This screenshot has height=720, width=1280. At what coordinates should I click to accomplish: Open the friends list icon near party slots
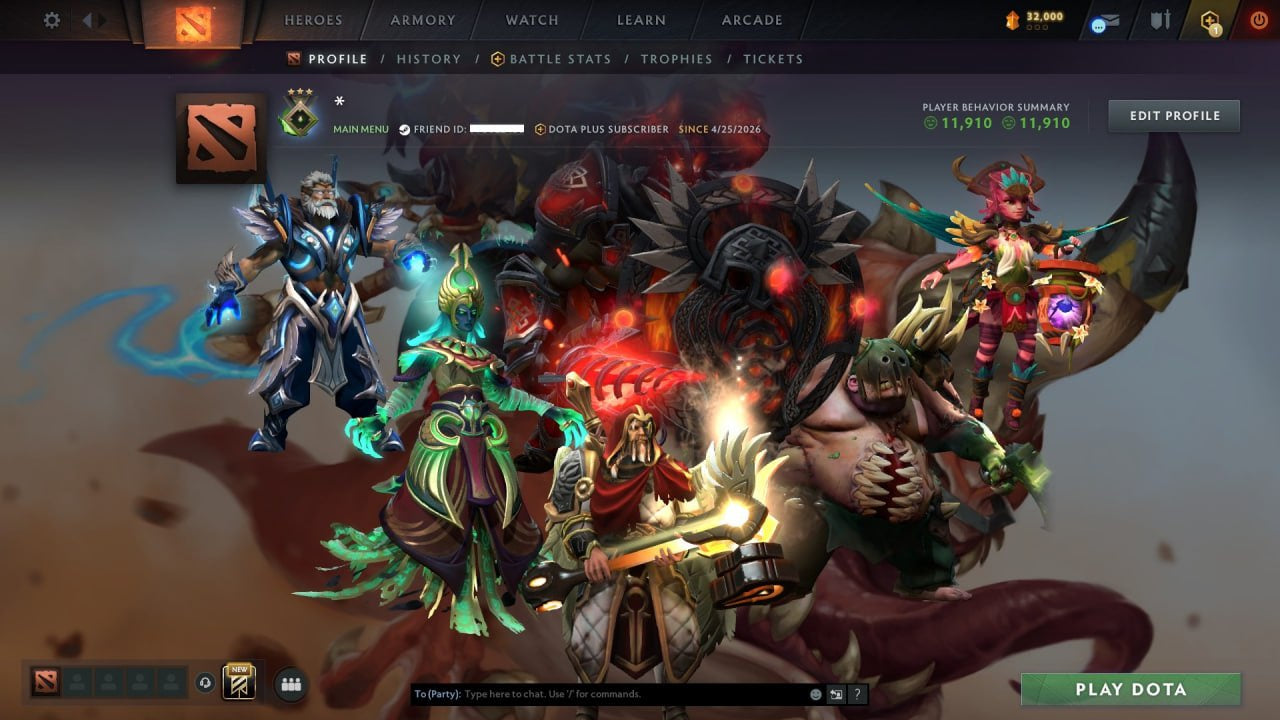coord(289,683)
